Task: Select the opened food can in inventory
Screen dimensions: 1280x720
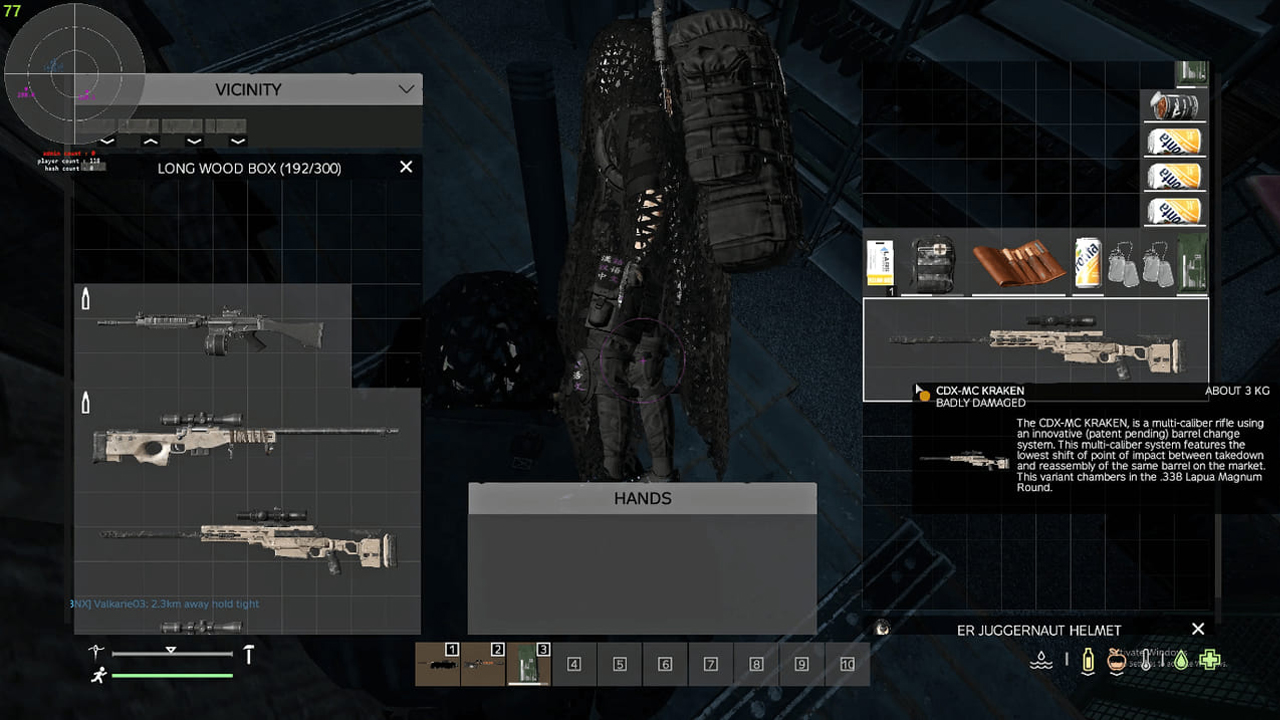Action: pyautogui.click(x=1174, y=105)
